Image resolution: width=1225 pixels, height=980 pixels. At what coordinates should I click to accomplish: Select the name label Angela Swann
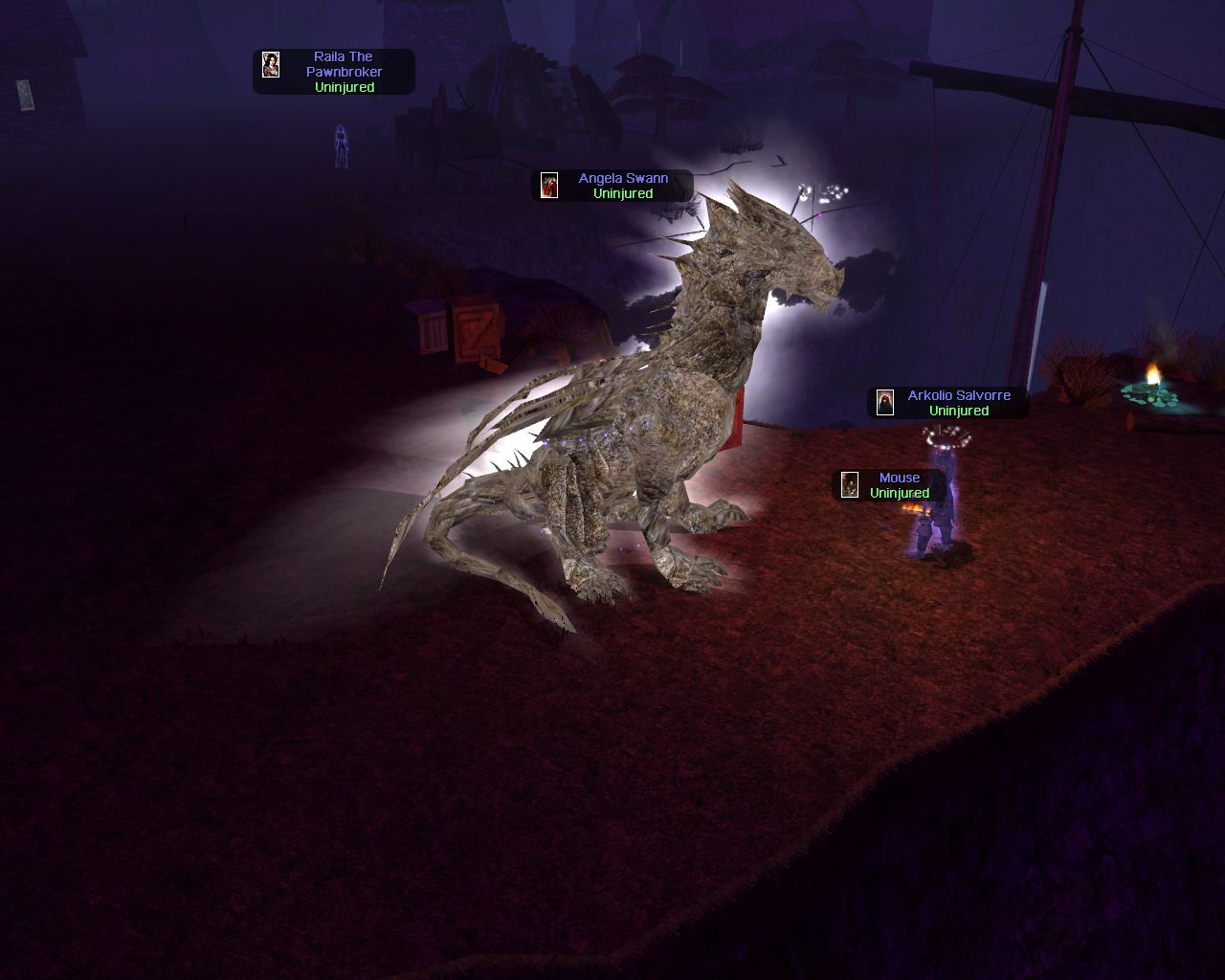[x=623, y=177]
